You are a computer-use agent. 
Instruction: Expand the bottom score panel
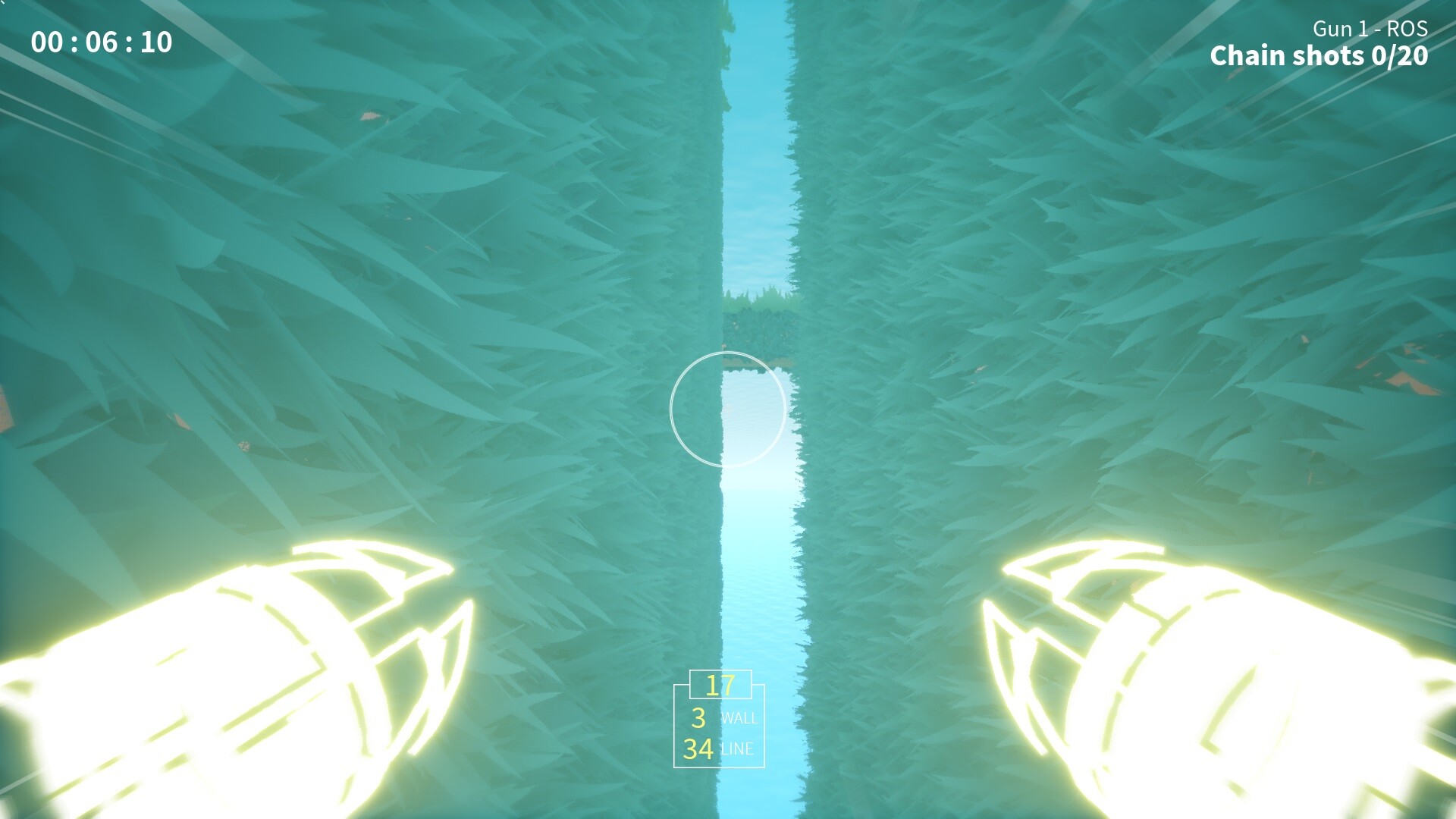[719, 724]
